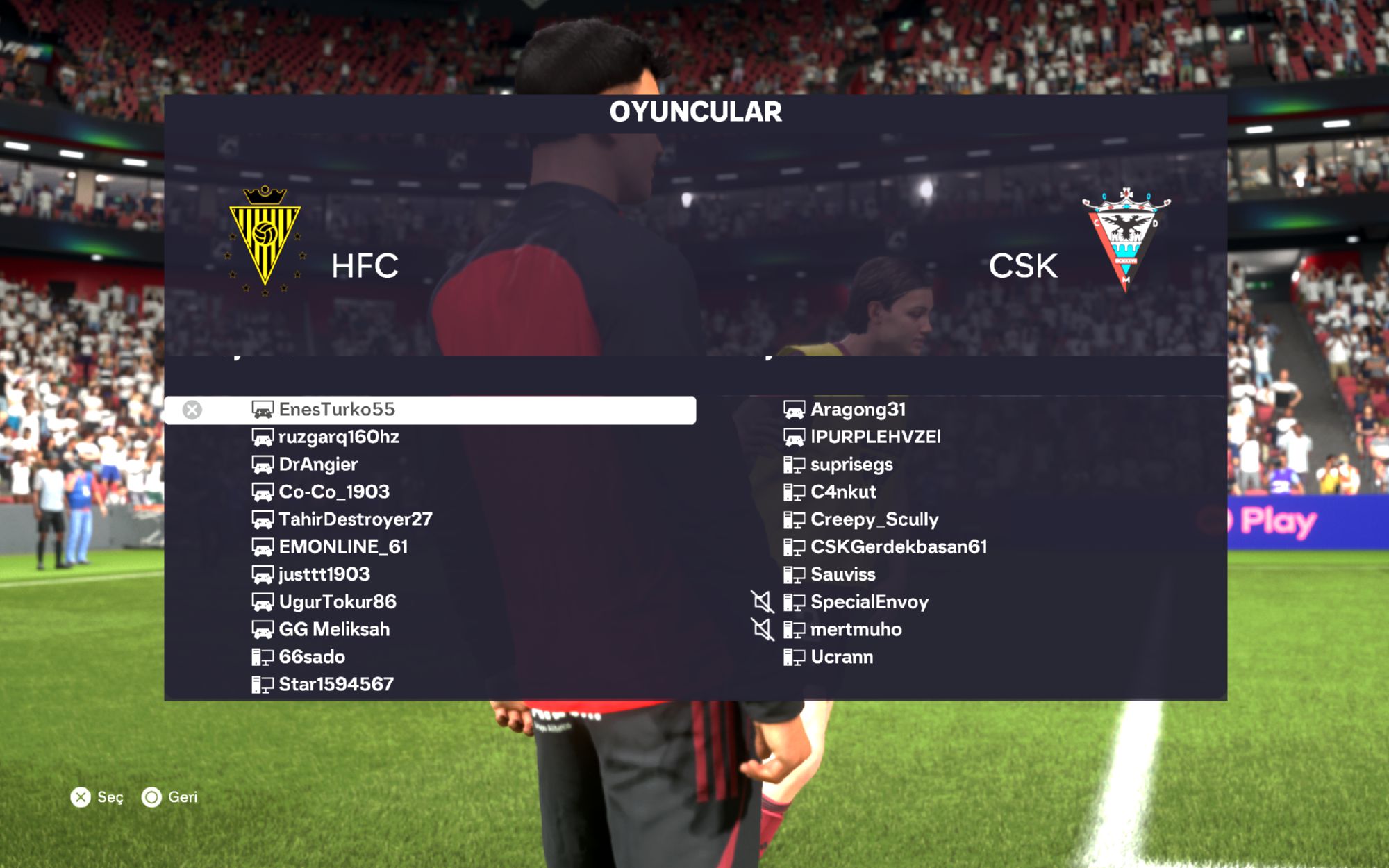This screenshot has height=868, width=1389.
Task: Choose CSKGerdekbasan61 from the list
Action: pos(899,547)
